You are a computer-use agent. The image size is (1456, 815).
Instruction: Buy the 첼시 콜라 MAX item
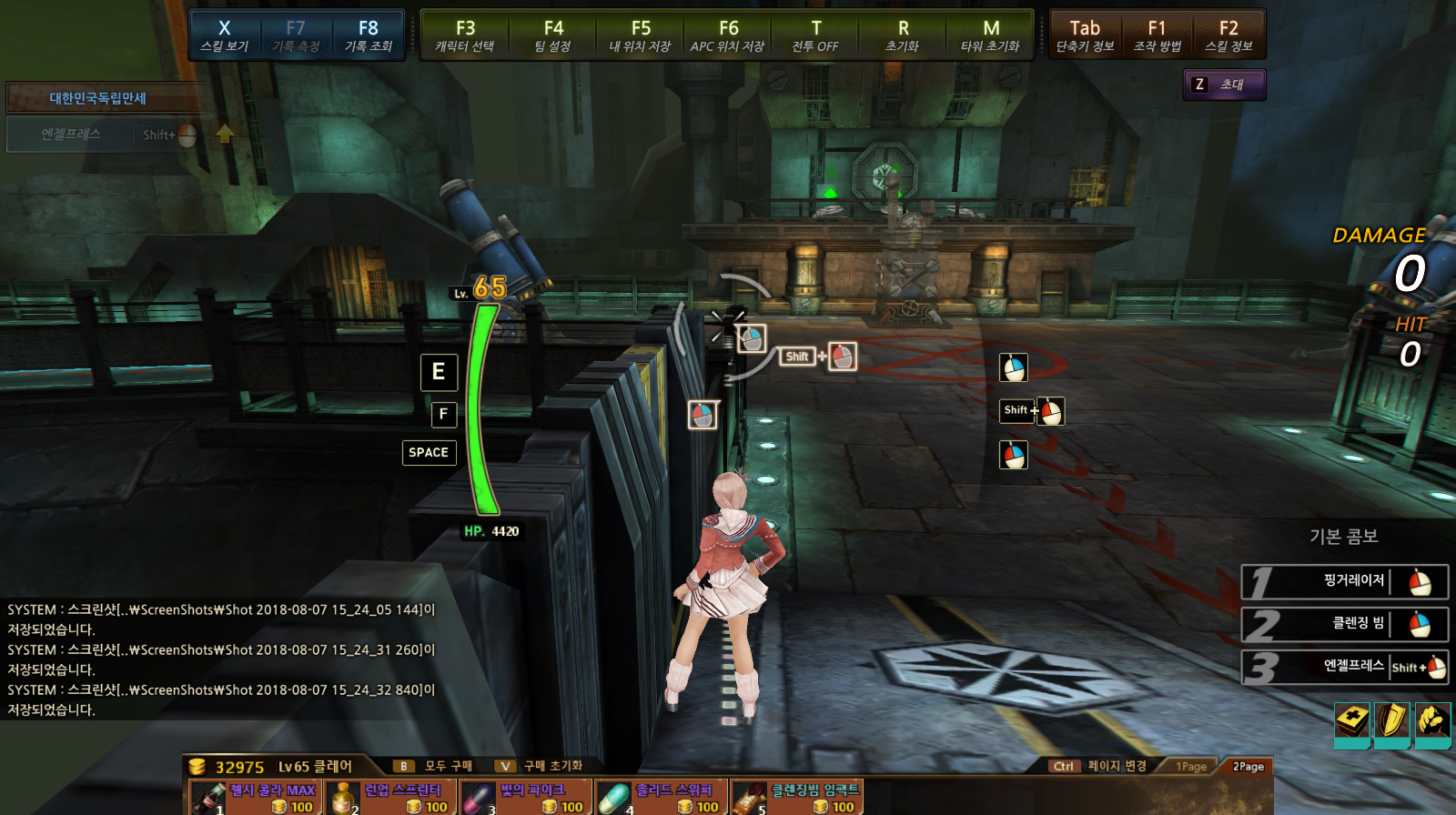tap(255, 798)
